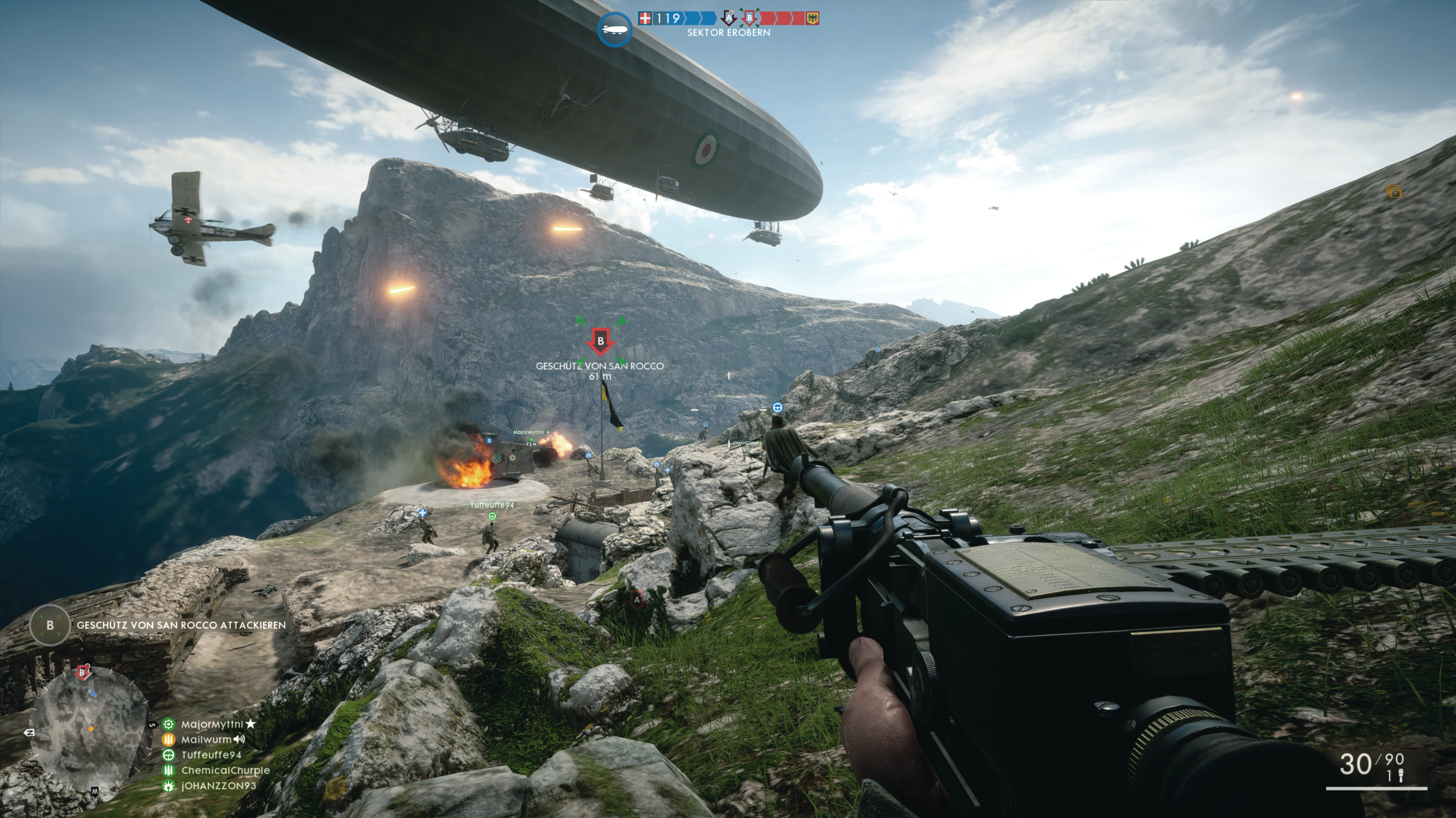This screenshot has width=1456, height=818.
Task: Select ChemicalChurple in squad list
Action: coord(225,770)
